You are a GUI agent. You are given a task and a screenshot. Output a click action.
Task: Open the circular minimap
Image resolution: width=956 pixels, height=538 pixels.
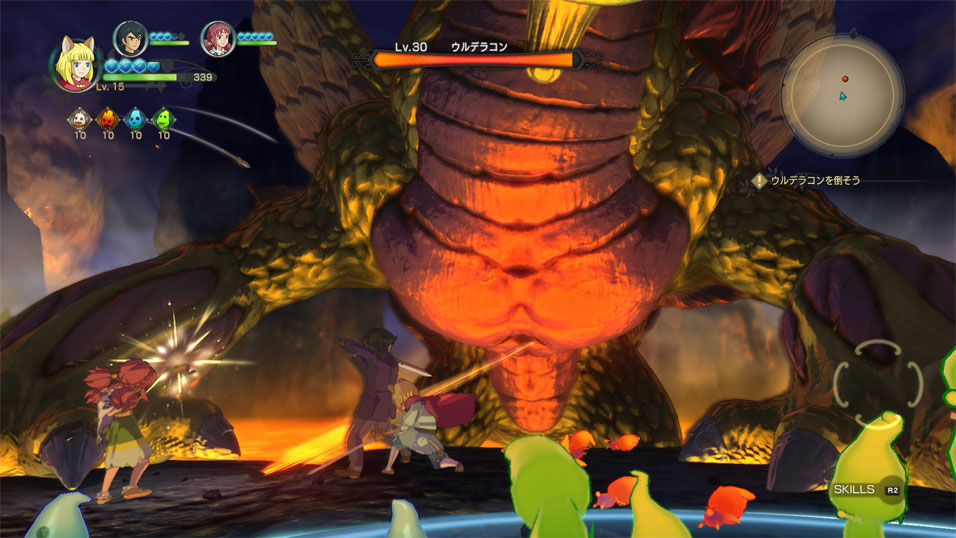[x=842, y=95]
